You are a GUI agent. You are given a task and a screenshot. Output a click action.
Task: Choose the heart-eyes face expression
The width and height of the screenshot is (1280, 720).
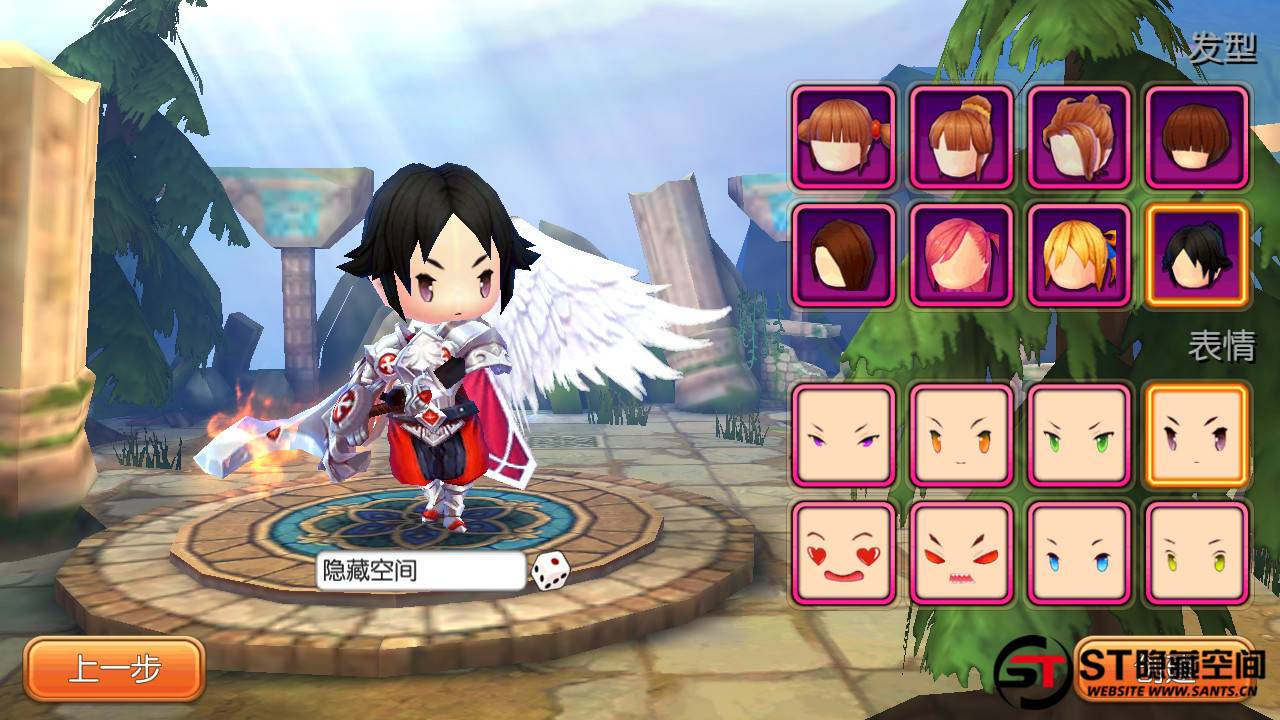[x=844, y=553]
